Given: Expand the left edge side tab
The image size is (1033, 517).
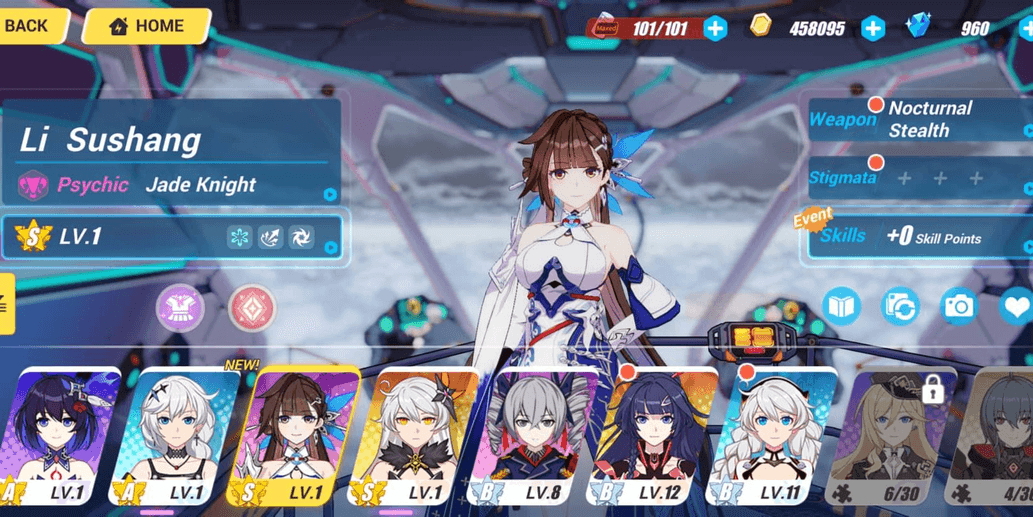Looking at the screenshot, I should (x=6, y=304).
